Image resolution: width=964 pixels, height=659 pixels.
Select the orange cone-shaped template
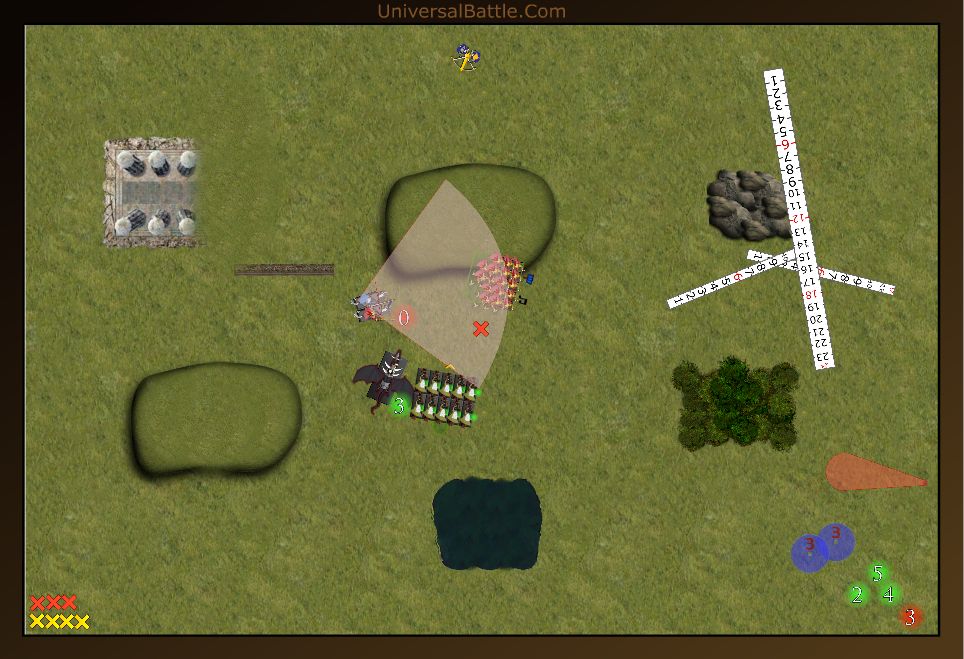(x=869, y=472)
